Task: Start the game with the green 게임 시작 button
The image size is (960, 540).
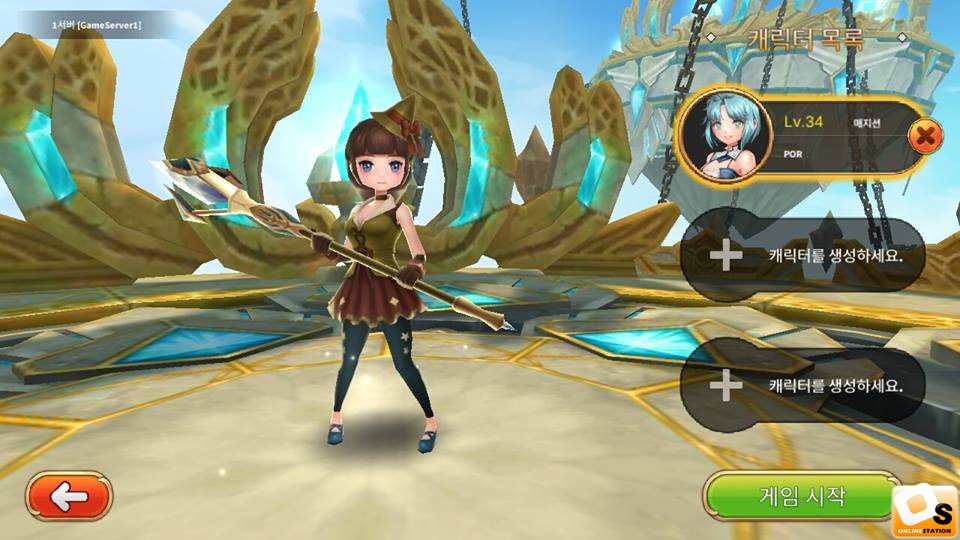Action: (798, 496)
